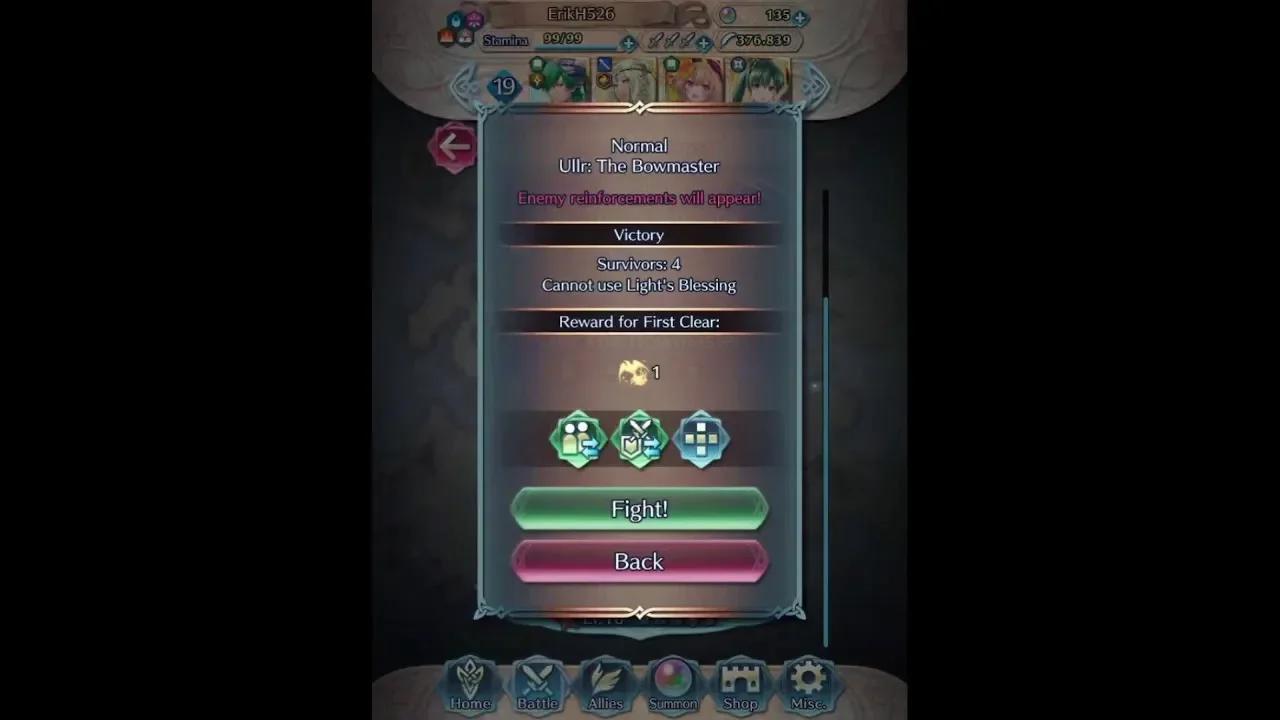
Task: Tap the pink back arrow
Action: tap(455, 146)
